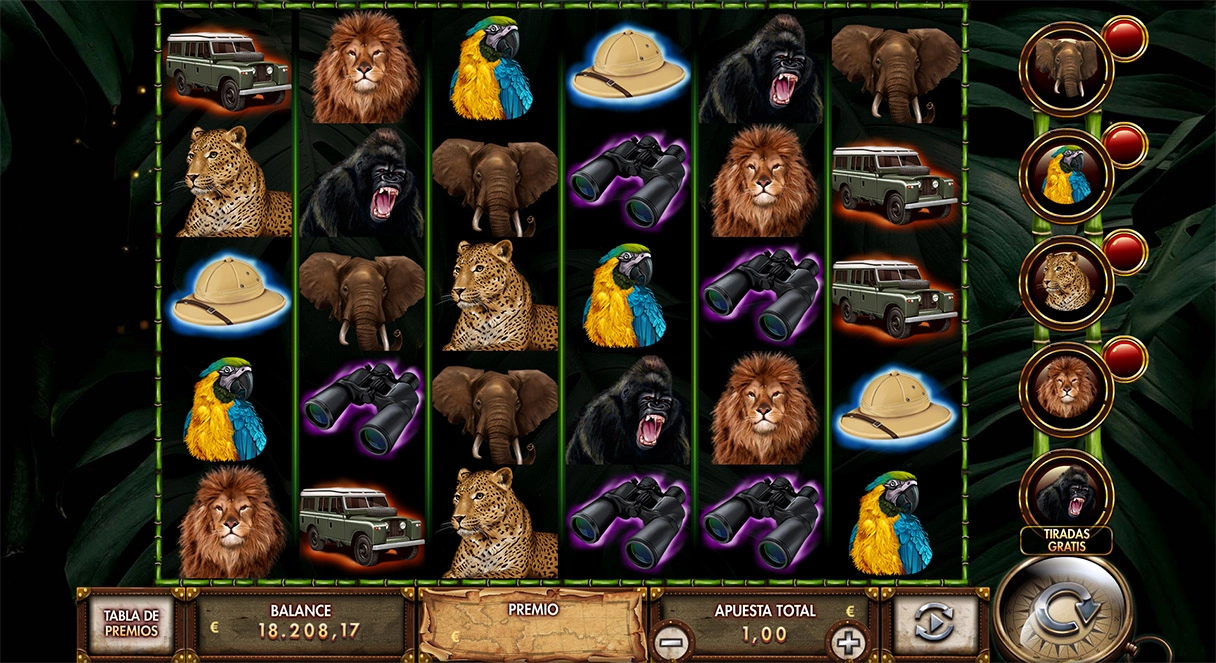Select the elephant medallion on the bamboo meter
Screen dimensions: 1216x663
1066,68
